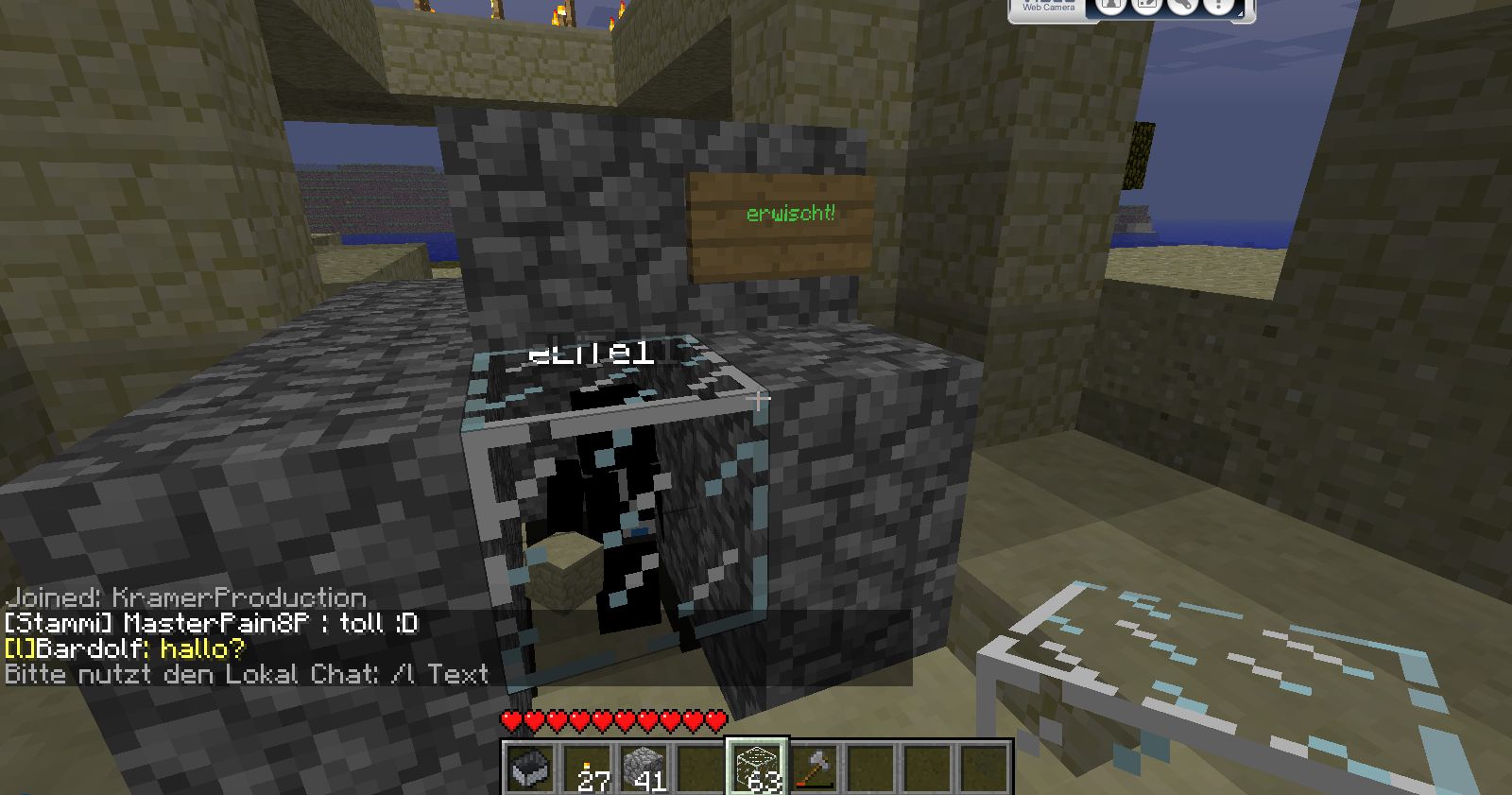Image resolution: width=1512 pixels, height=795 pixels.
Task: Open the webcam overlay exclamation info button
Action: click(1219, 6)
